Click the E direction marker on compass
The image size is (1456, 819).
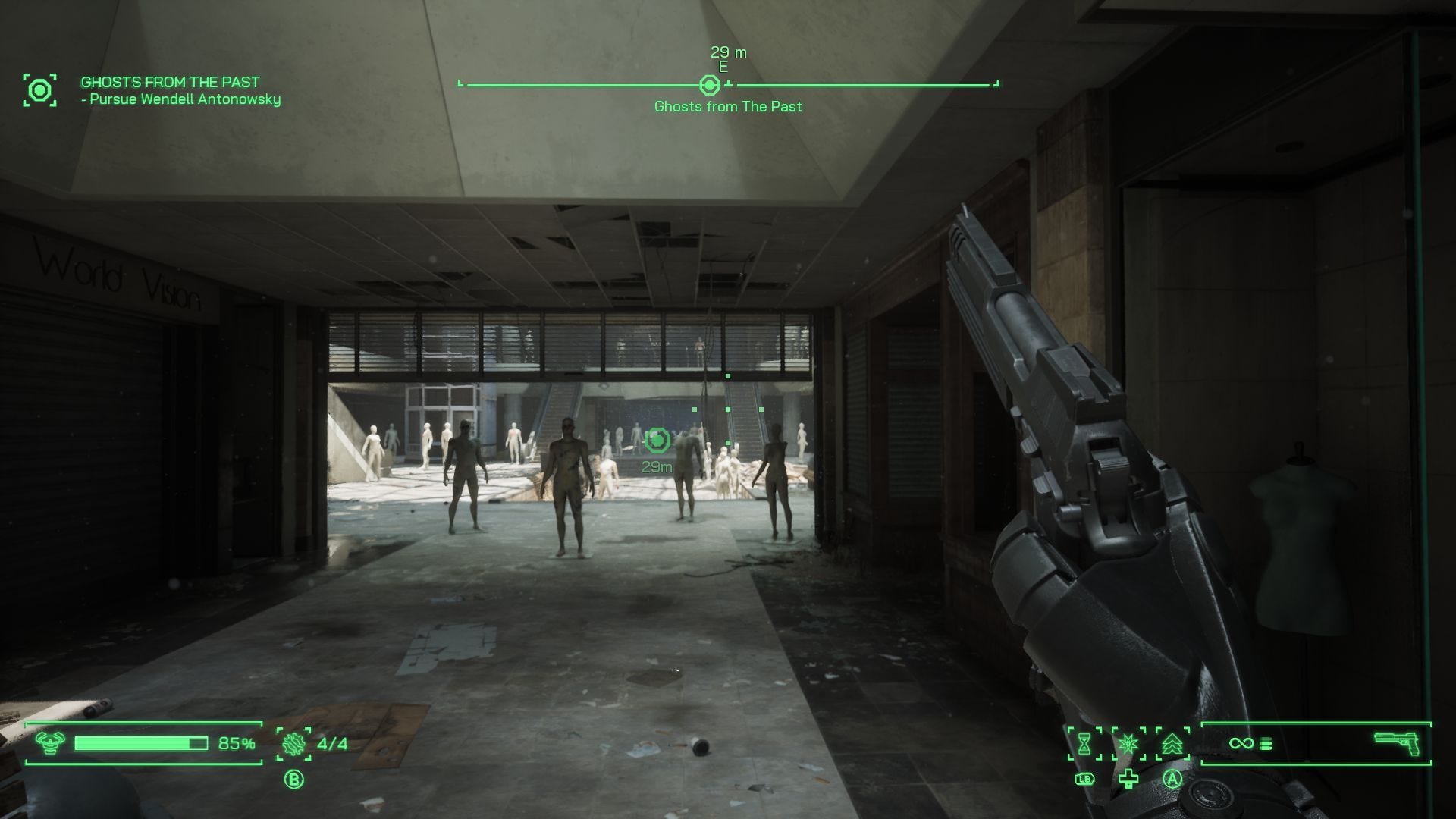coord(723,66)
